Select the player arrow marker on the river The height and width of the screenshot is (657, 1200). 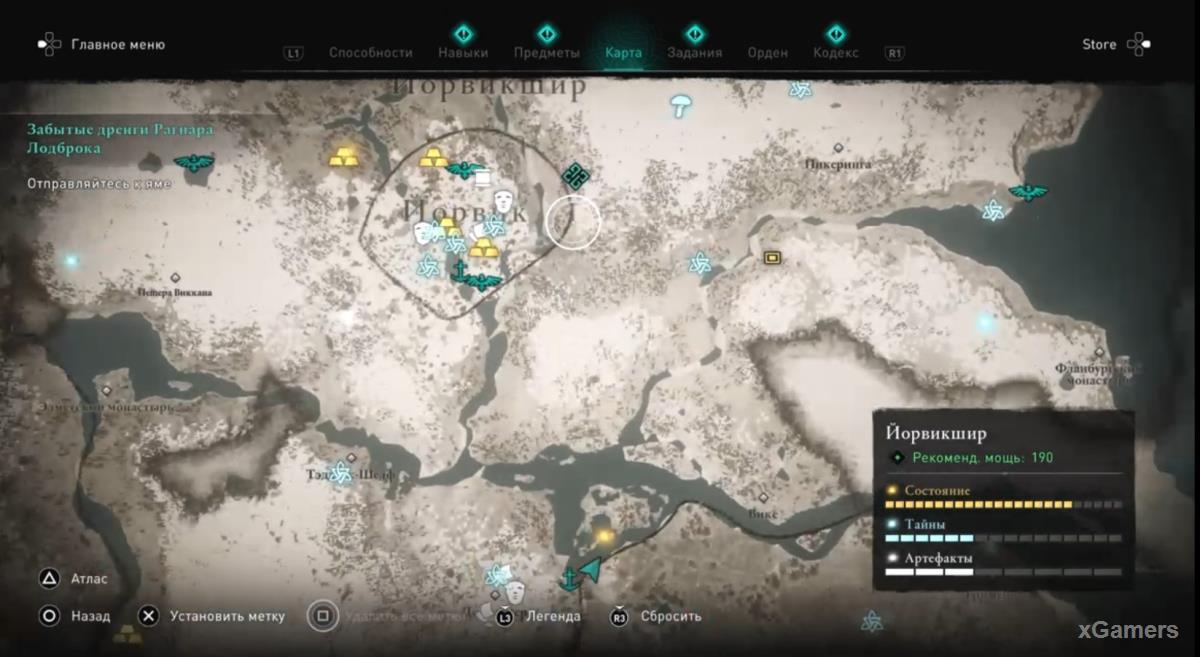(590, 570)
